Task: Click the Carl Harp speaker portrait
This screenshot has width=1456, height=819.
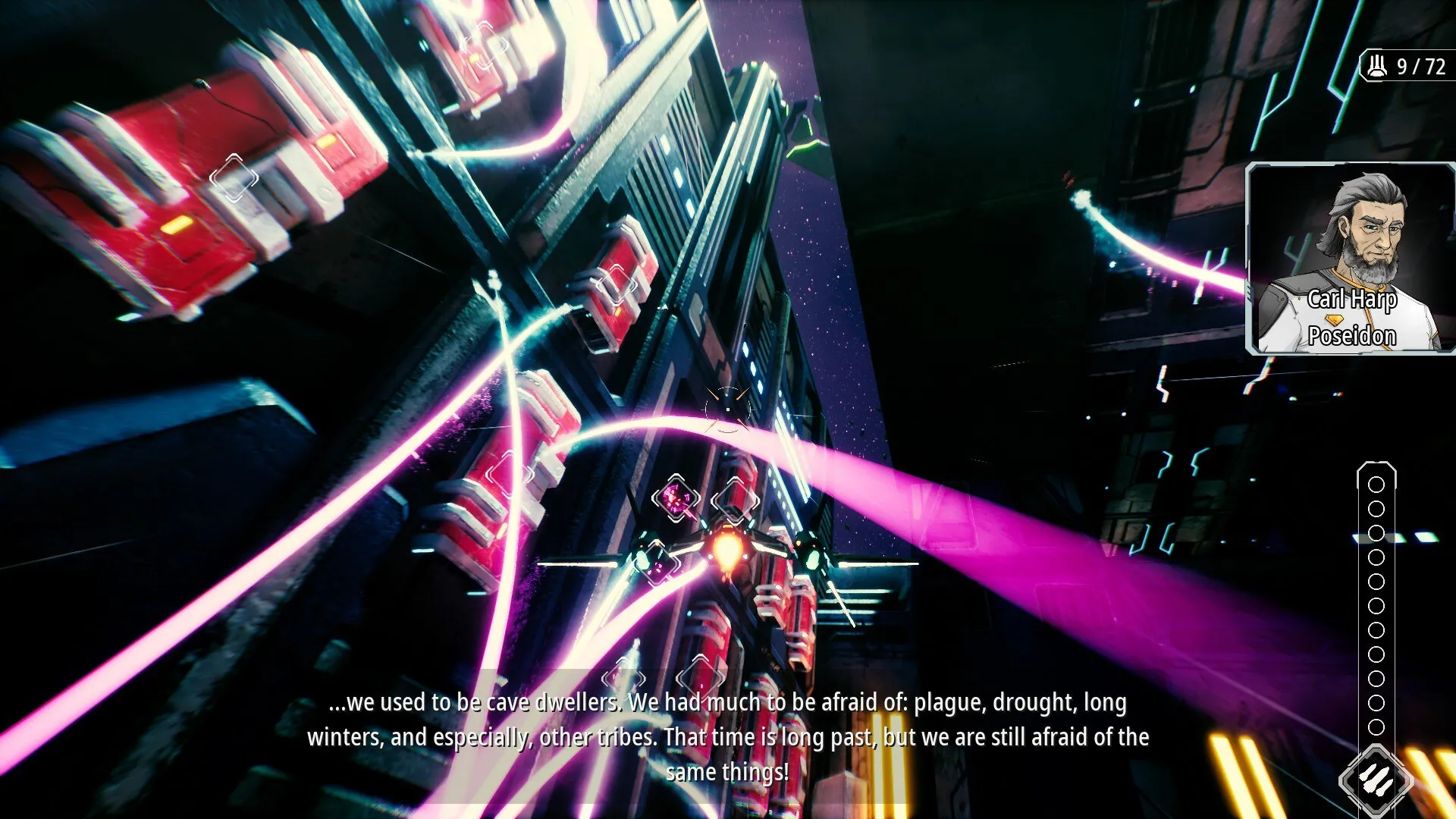Action: click(x=1351, y=258)
